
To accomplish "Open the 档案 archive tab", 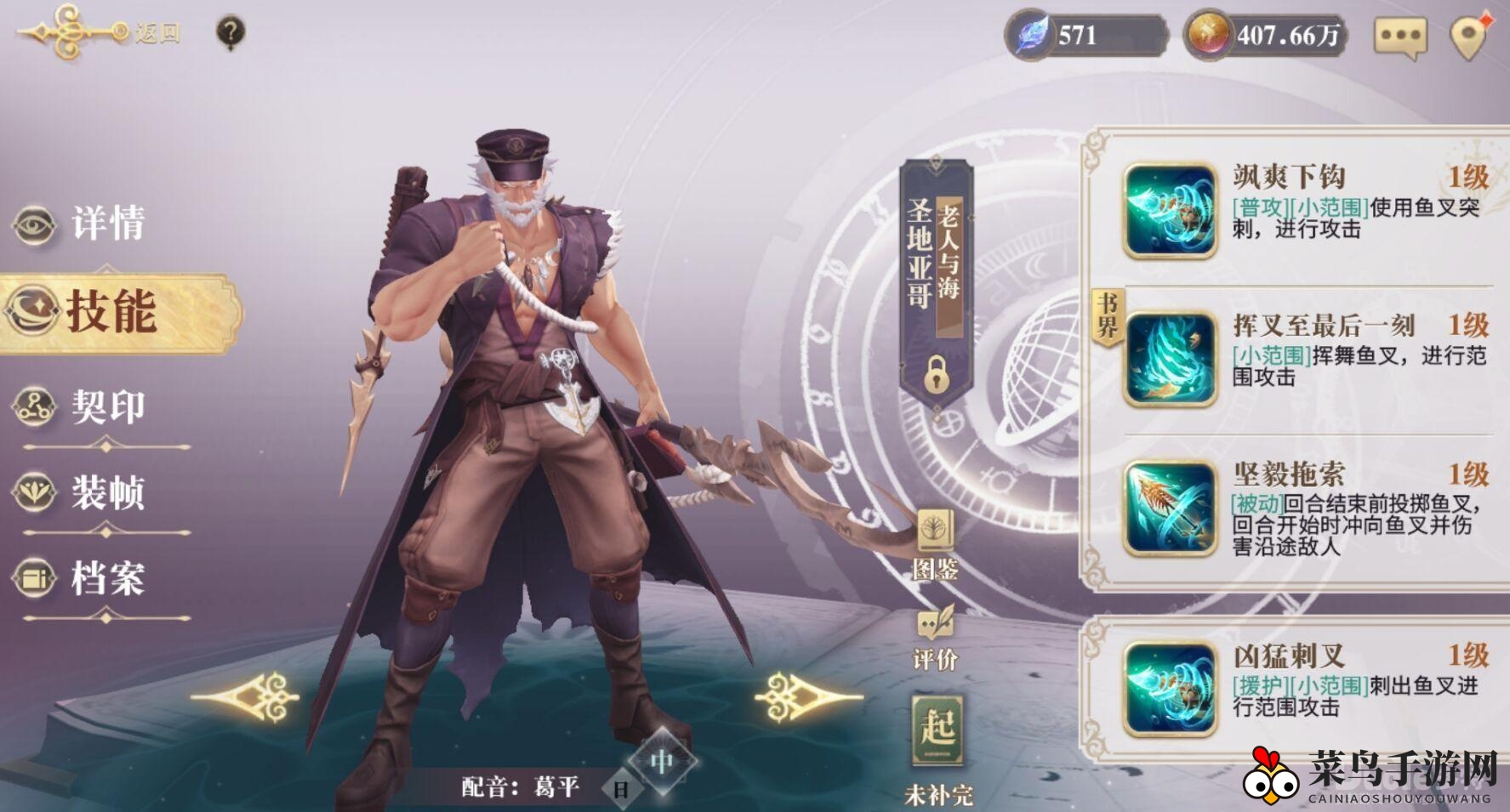I will point(81,579).
